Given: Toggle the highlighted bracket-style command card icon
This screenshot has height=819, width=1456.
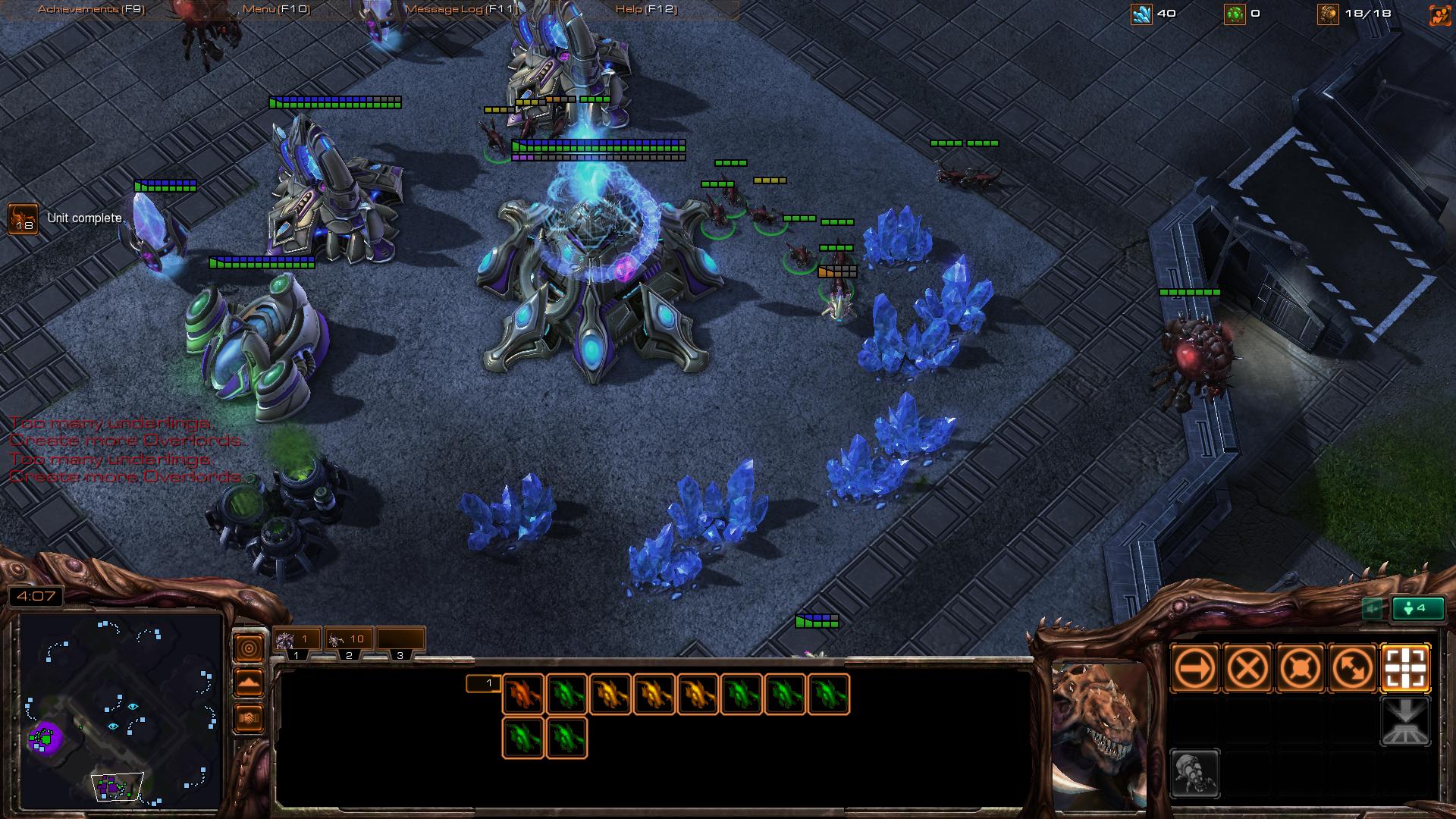Looking at the screenshot, I should pos(1406,667).
